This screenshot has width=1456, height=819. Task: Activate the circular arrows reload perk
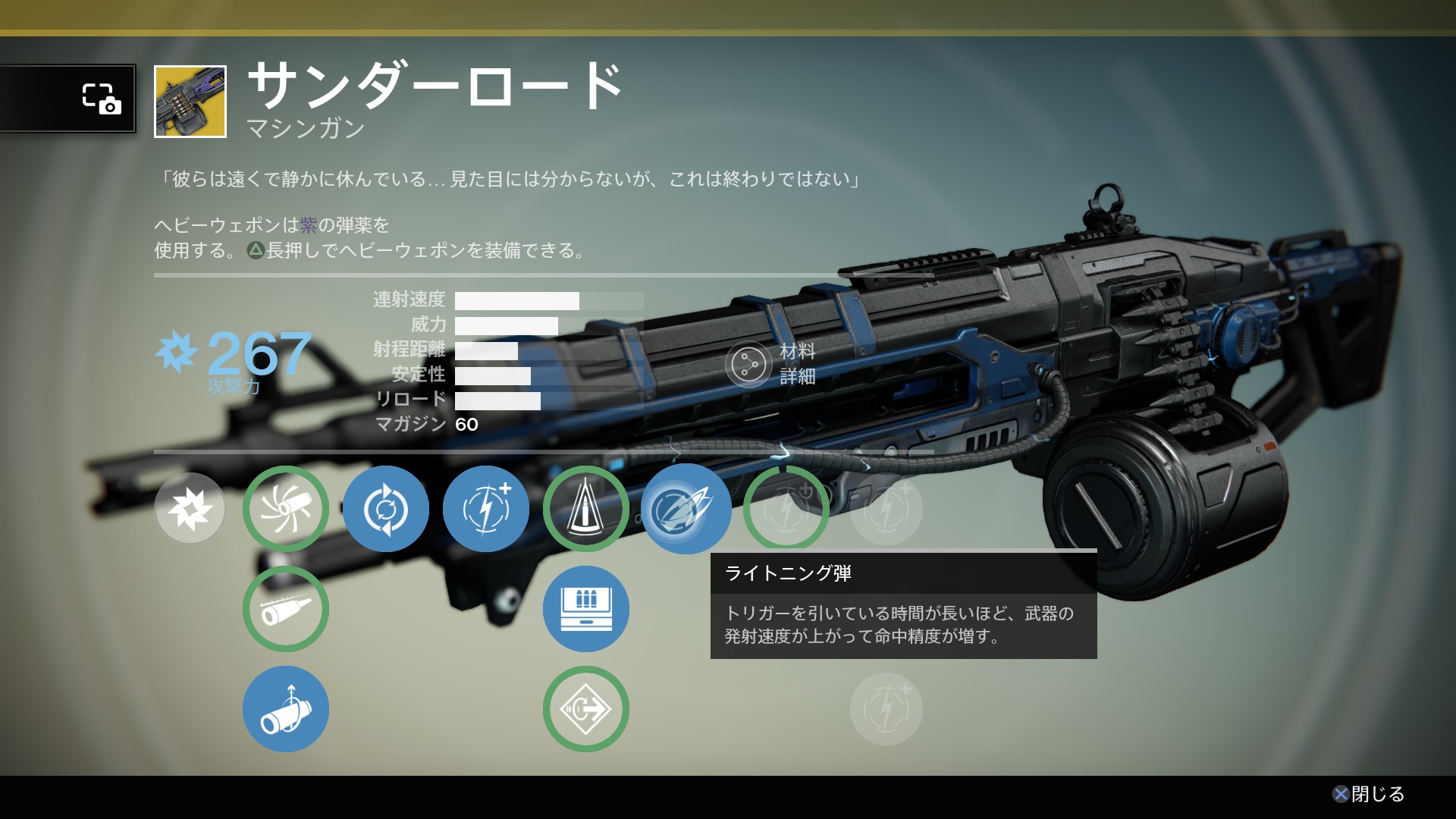point(386,509)
